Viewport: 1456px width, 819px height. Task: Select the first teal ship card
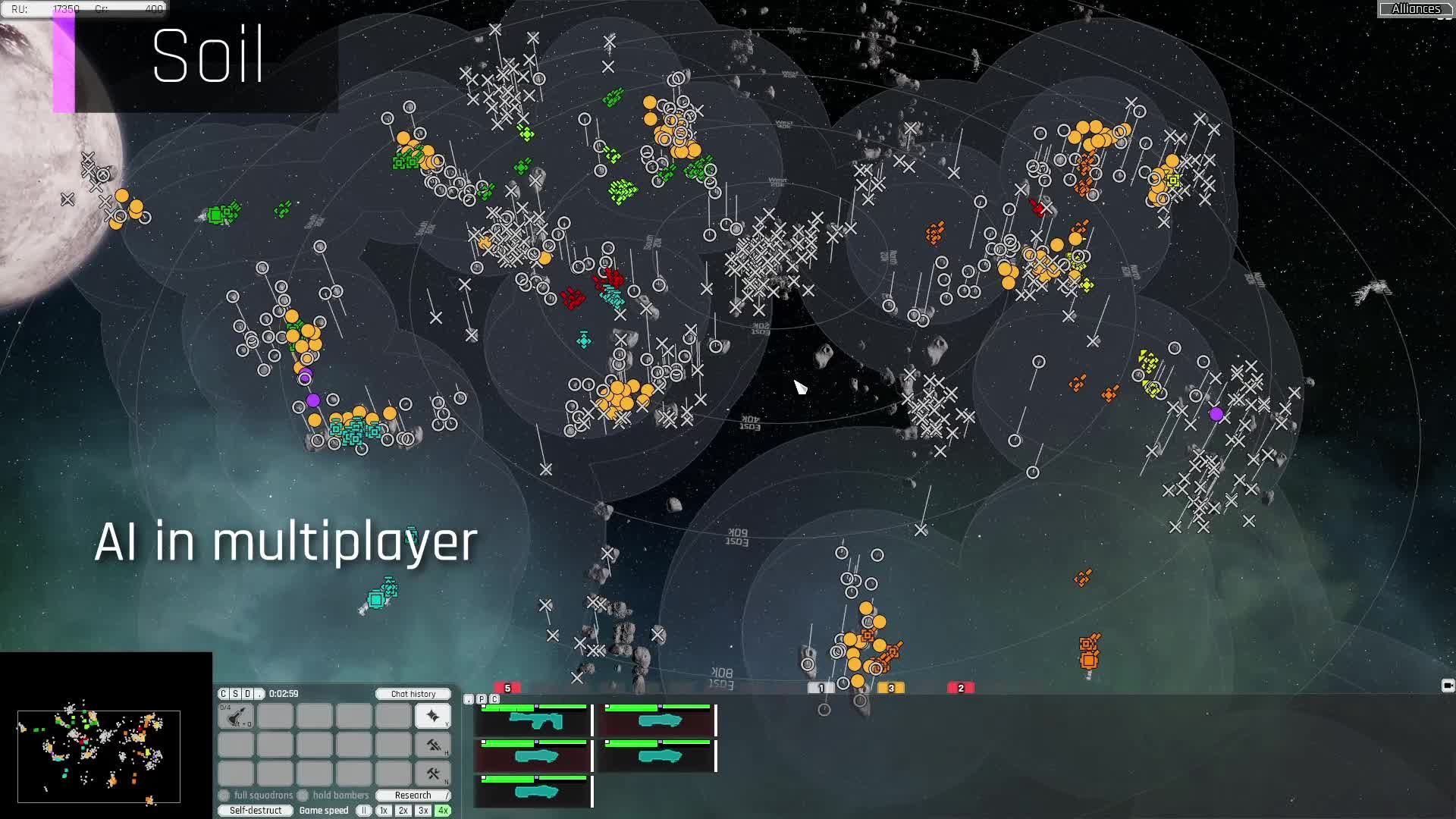[x=535, y=720]
